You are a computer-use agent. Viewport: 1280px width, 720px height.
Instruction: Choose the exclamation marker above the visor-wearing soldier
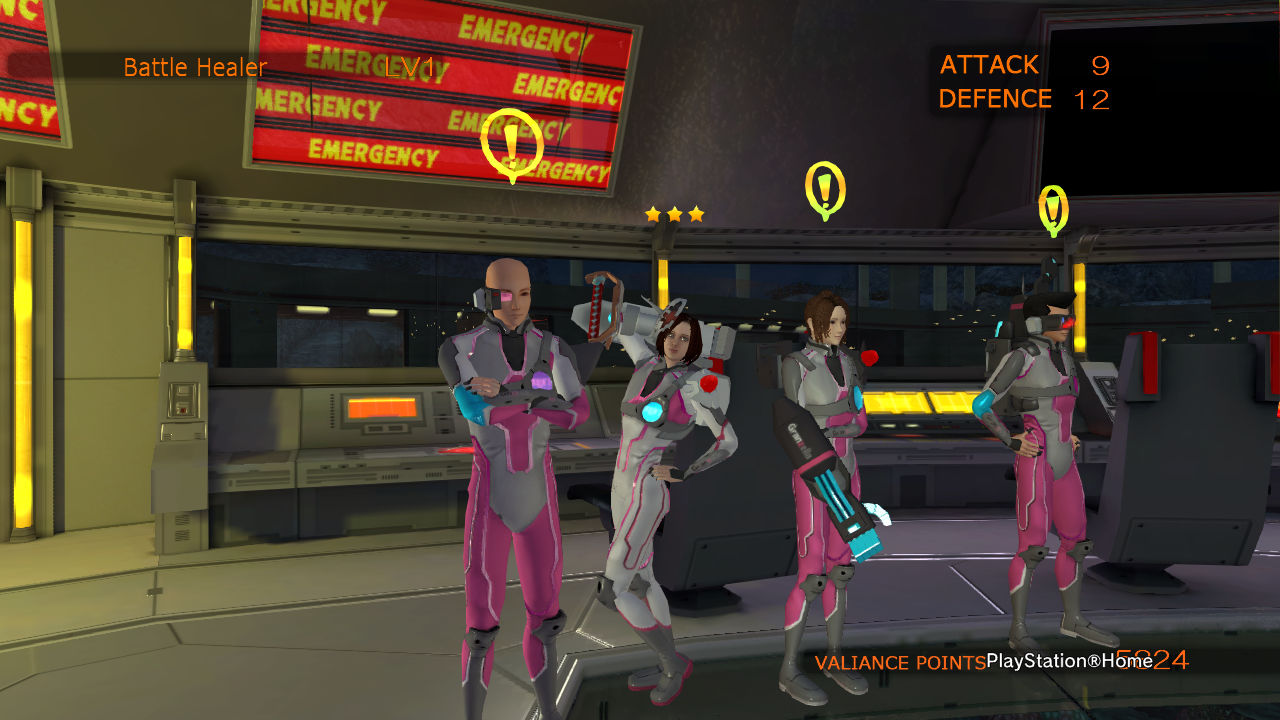[x=1053, y=209]
